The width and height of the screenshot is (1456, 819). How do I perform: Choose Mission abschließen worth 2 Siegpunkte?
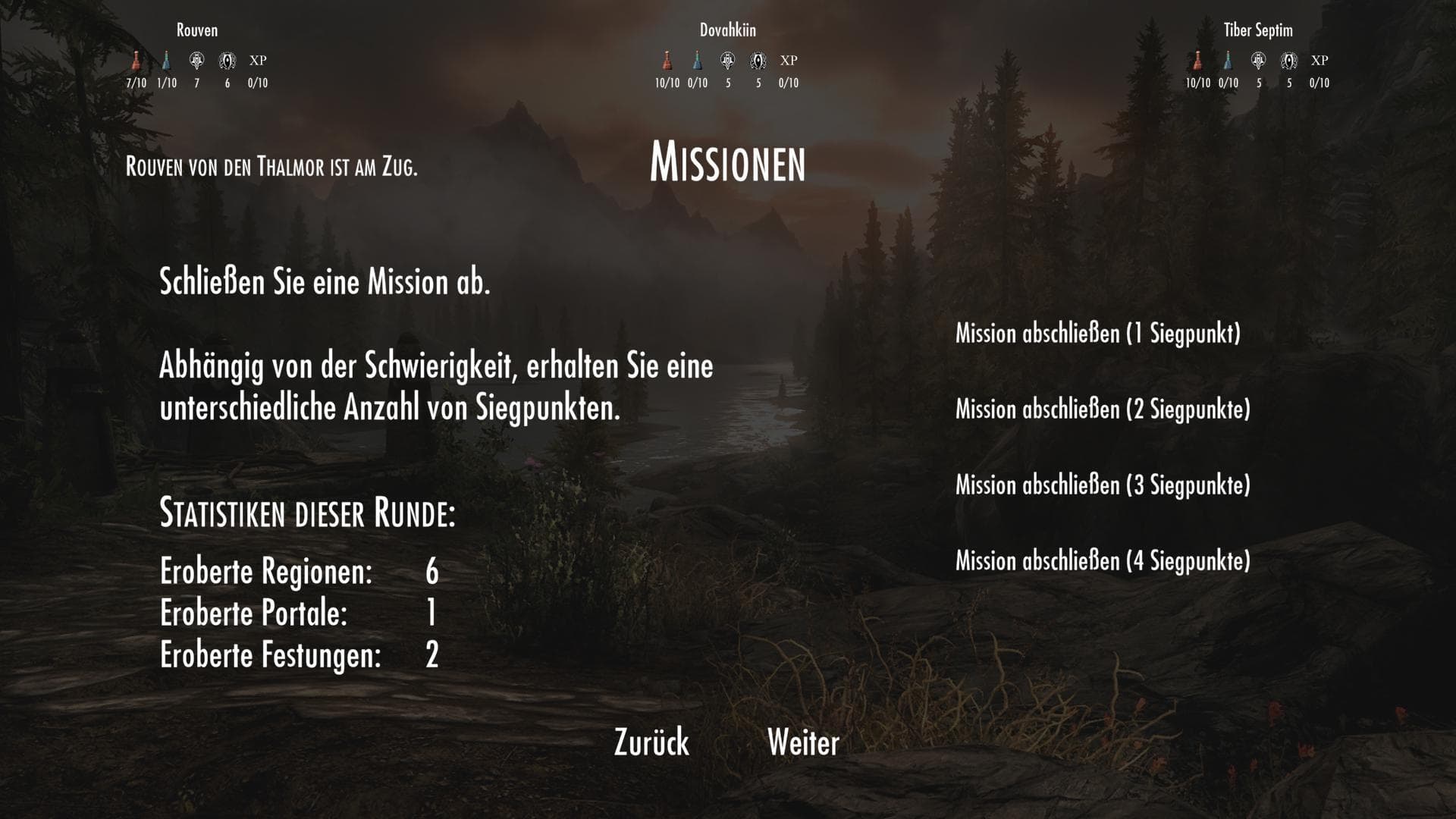pyautogui.click(x=1102, y=409)
